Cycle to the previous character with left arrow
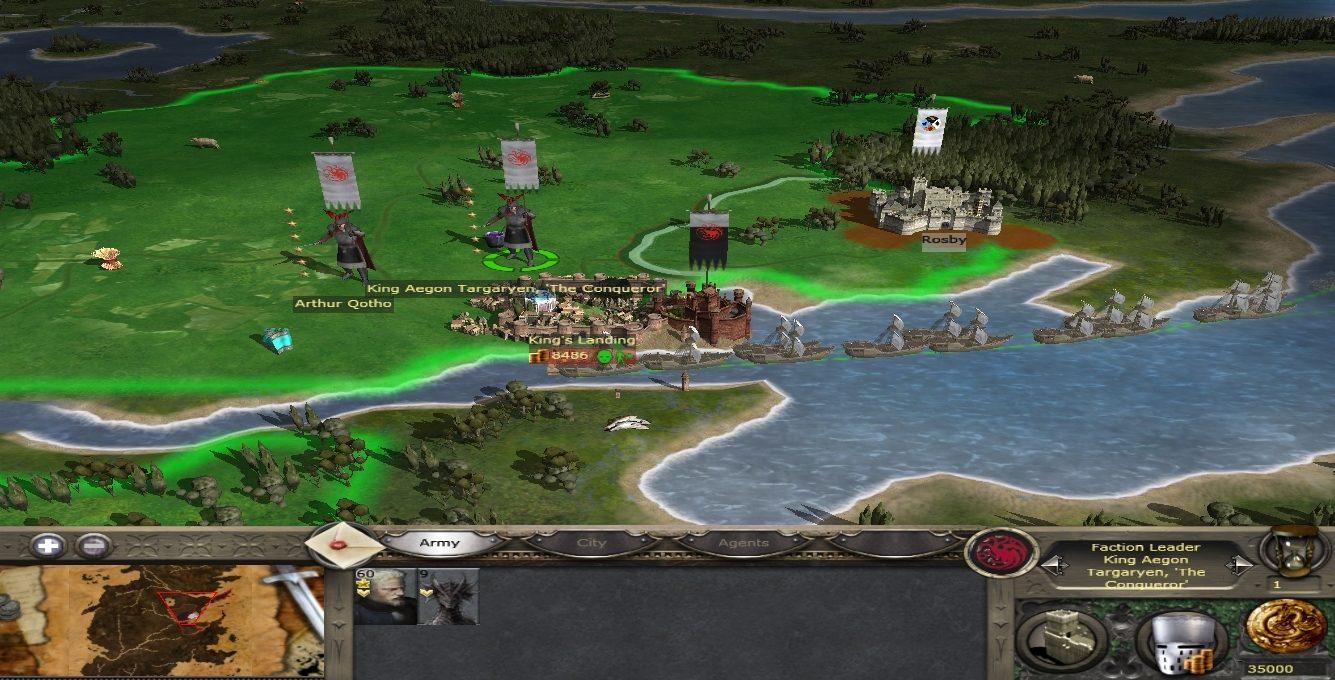1335x680 pixels. (1051, 565)
